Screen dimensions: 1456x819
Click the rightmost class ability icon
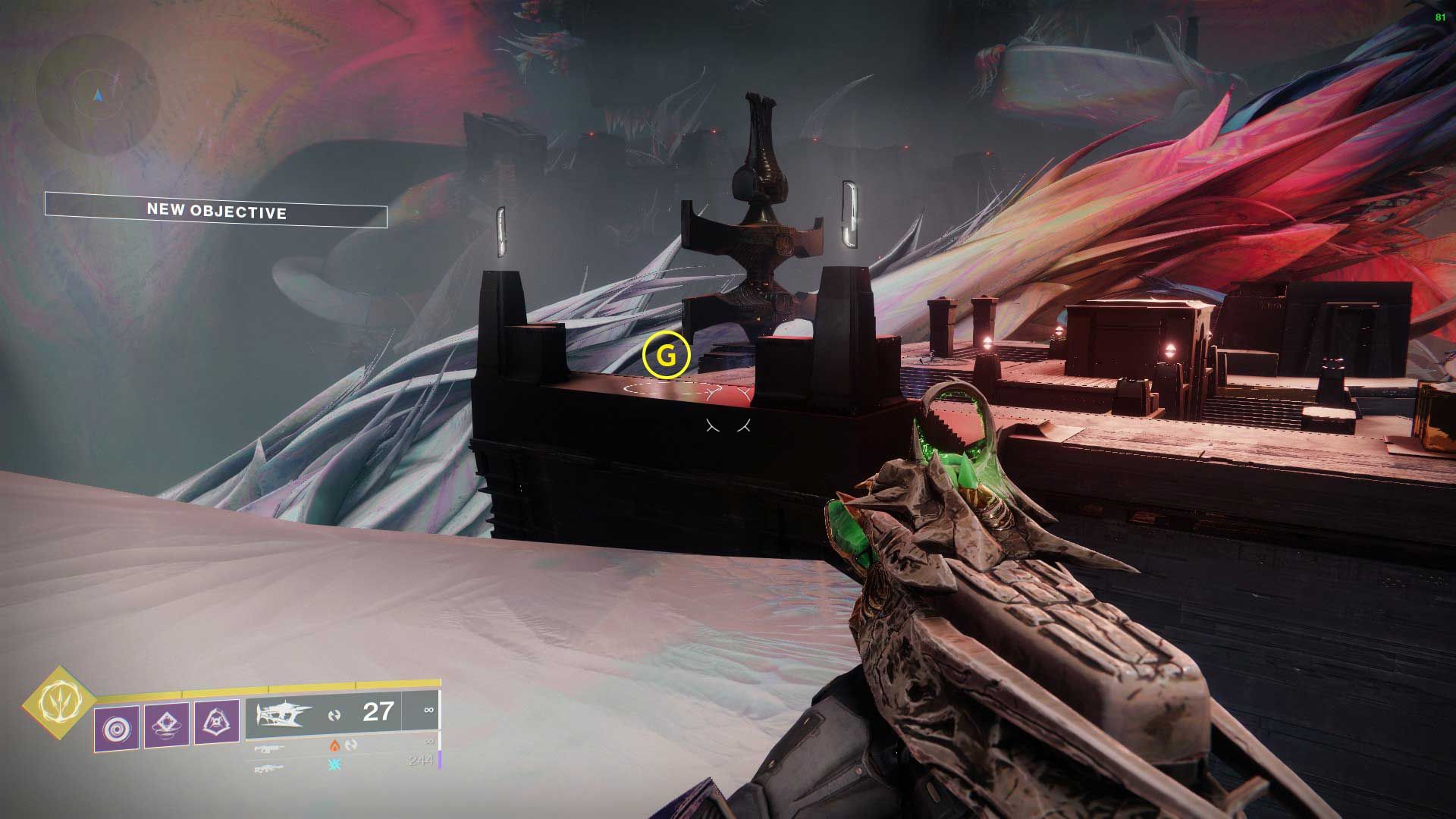[218, 720]
